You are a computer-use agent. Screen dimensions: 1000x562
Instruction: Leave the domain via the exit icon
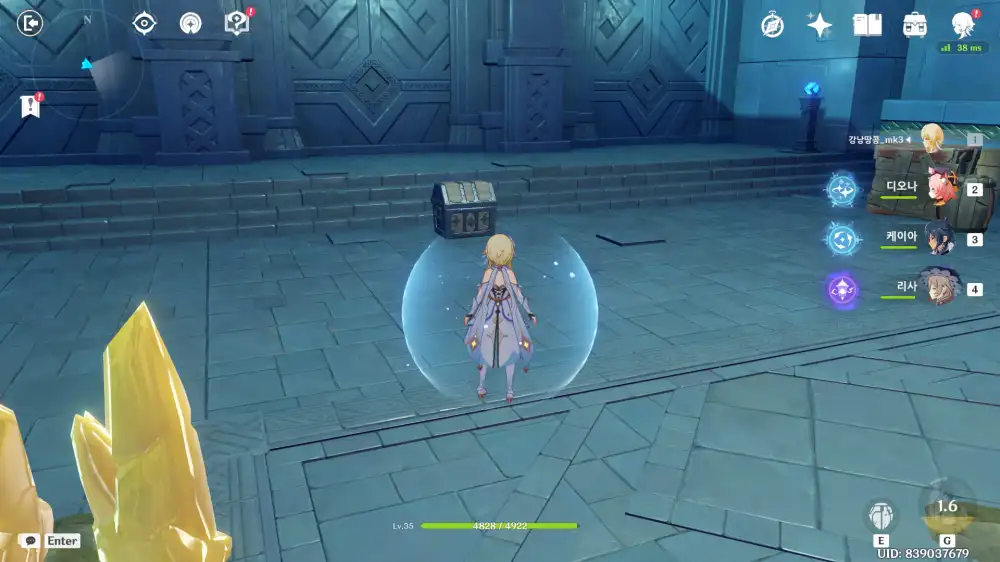click(x=31, y=23)
